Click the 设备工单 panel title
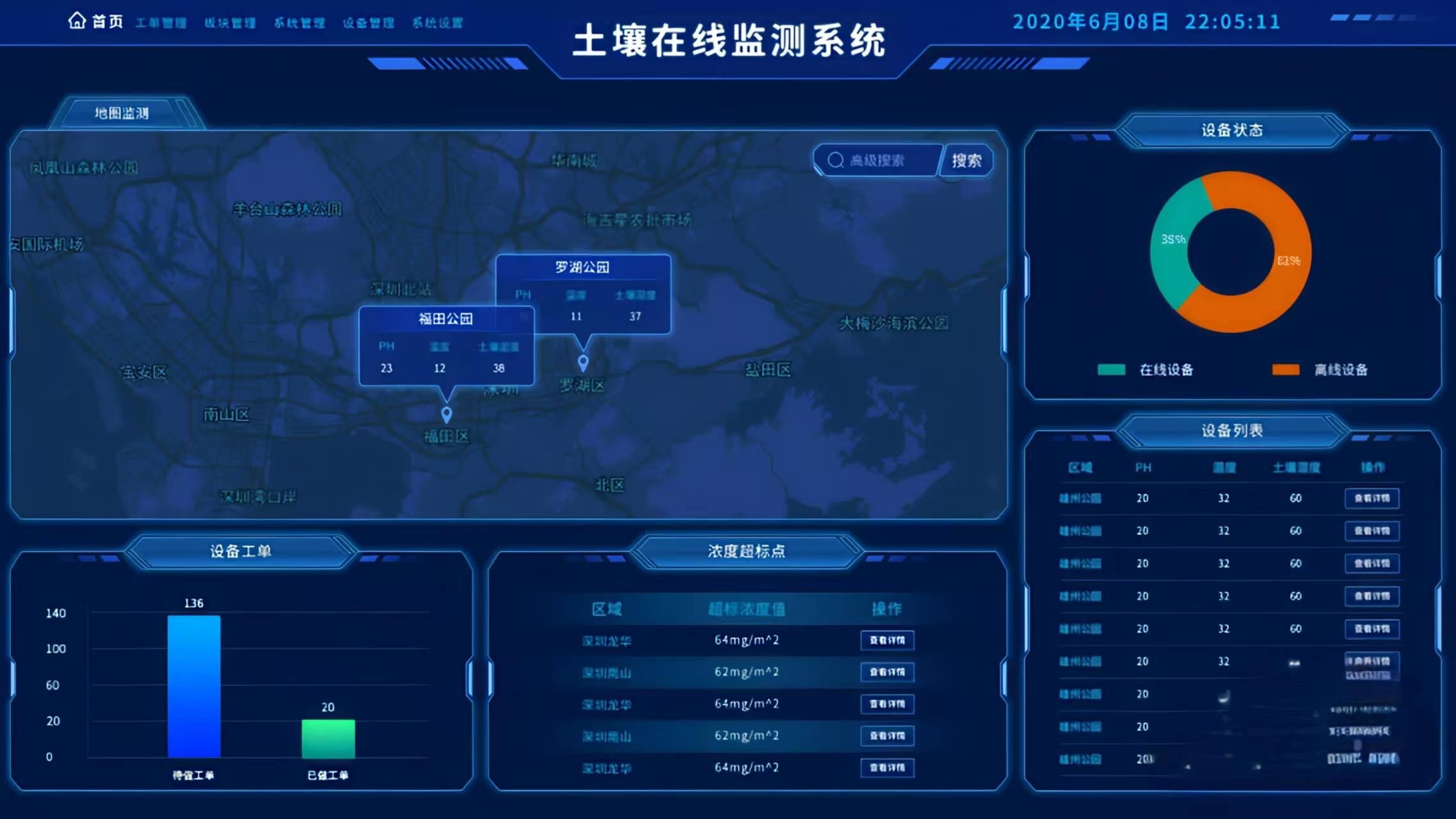This screenshot has width=1456, height=819. 242,549
